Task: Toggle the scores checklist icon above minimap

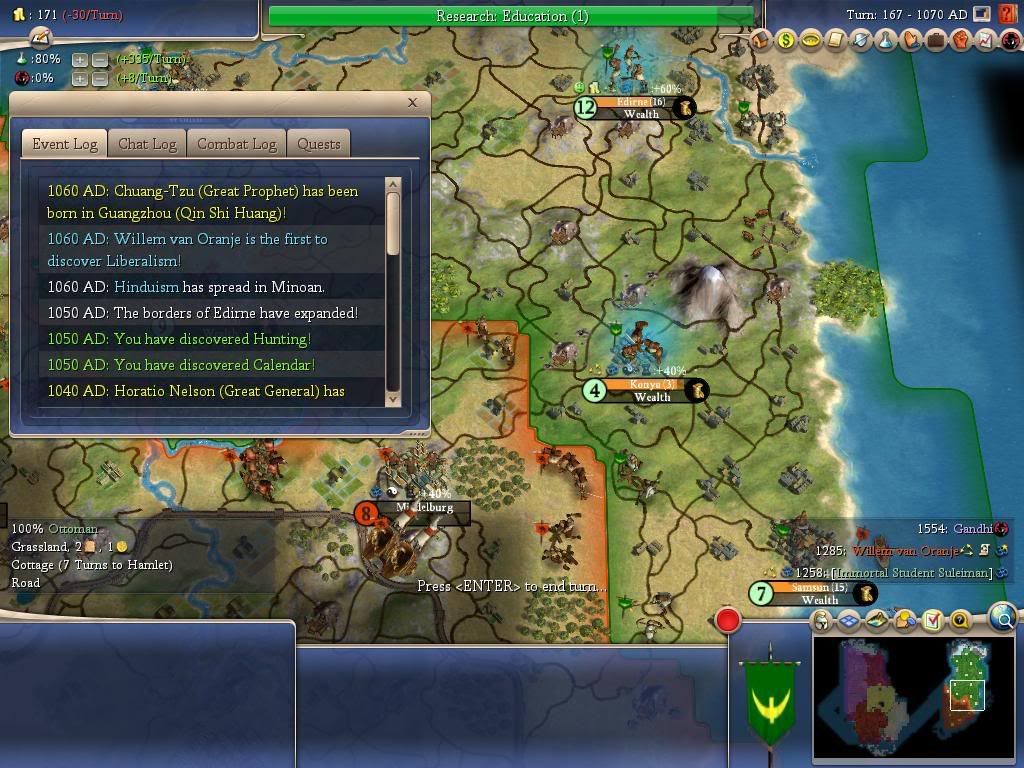Action: pos(932,621)
